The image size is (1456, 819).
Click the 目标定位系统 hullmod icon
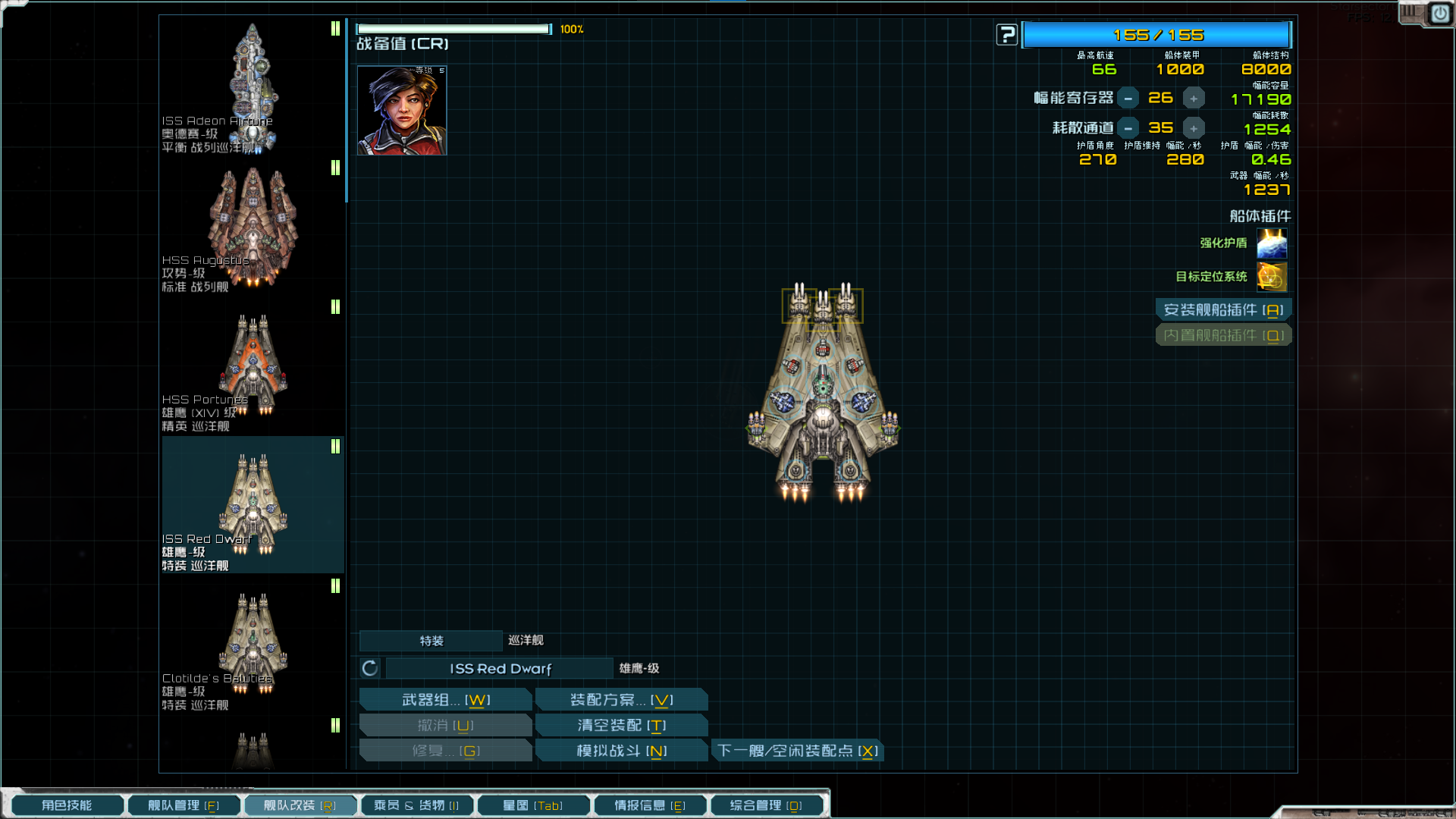(x=1272, y=277)
